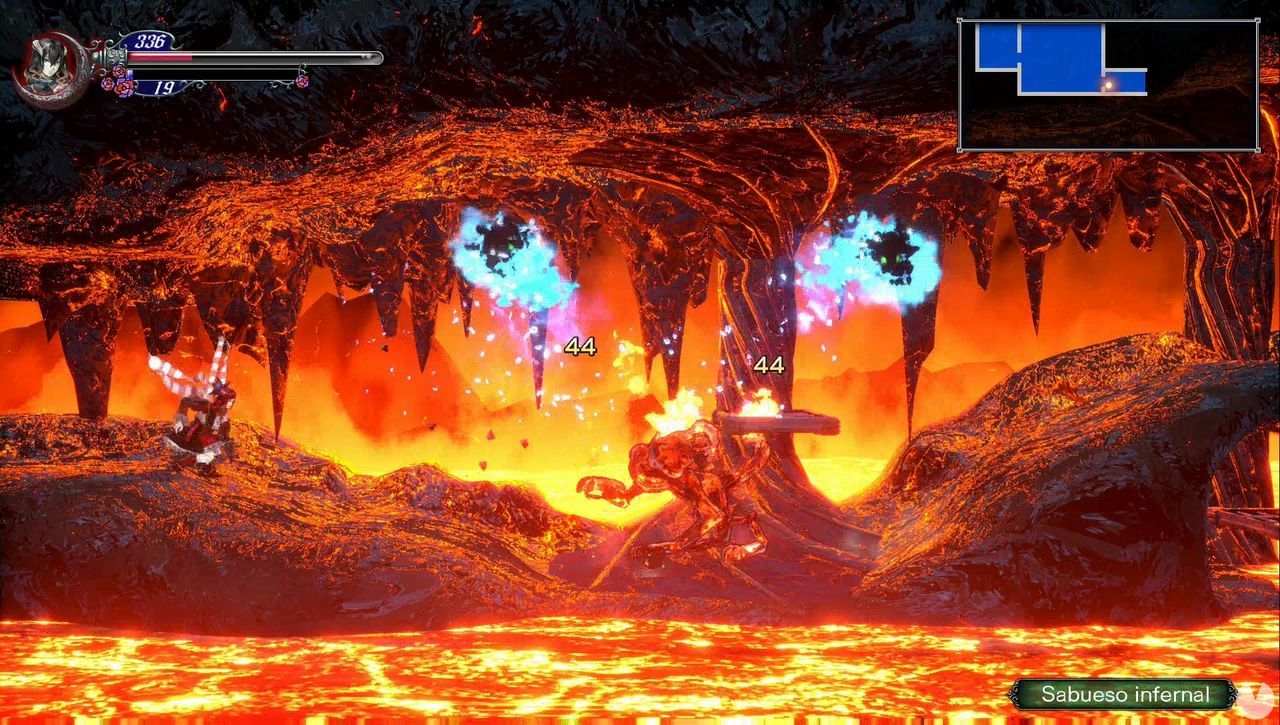Click the player position marker on the minimap
The image size is (1280, 725).
click(1109, 85)
